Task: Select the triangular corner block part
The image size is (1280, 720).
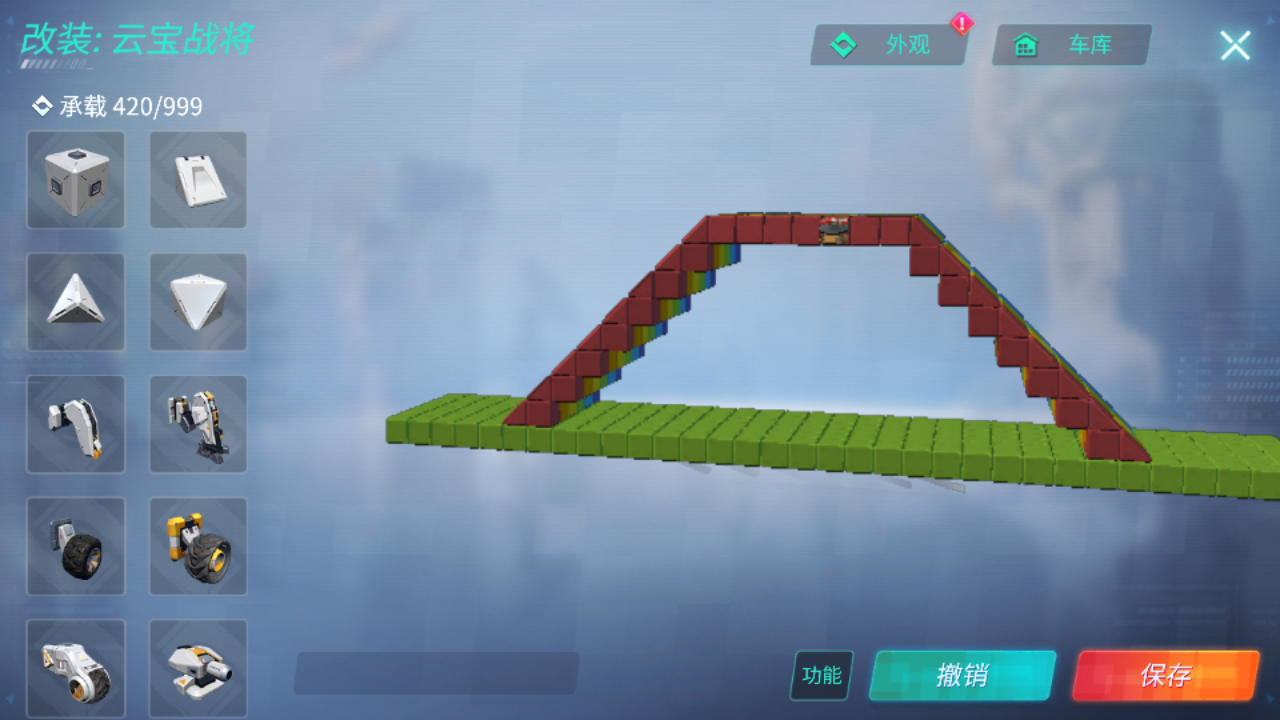Action: pos(76,302)
